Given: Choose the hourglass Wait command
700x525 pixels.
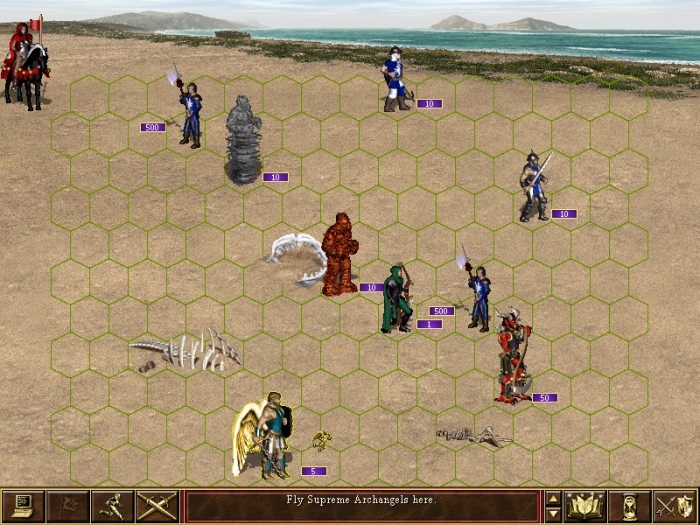Looking at the screenshot, I should click(x=629, y=506).
